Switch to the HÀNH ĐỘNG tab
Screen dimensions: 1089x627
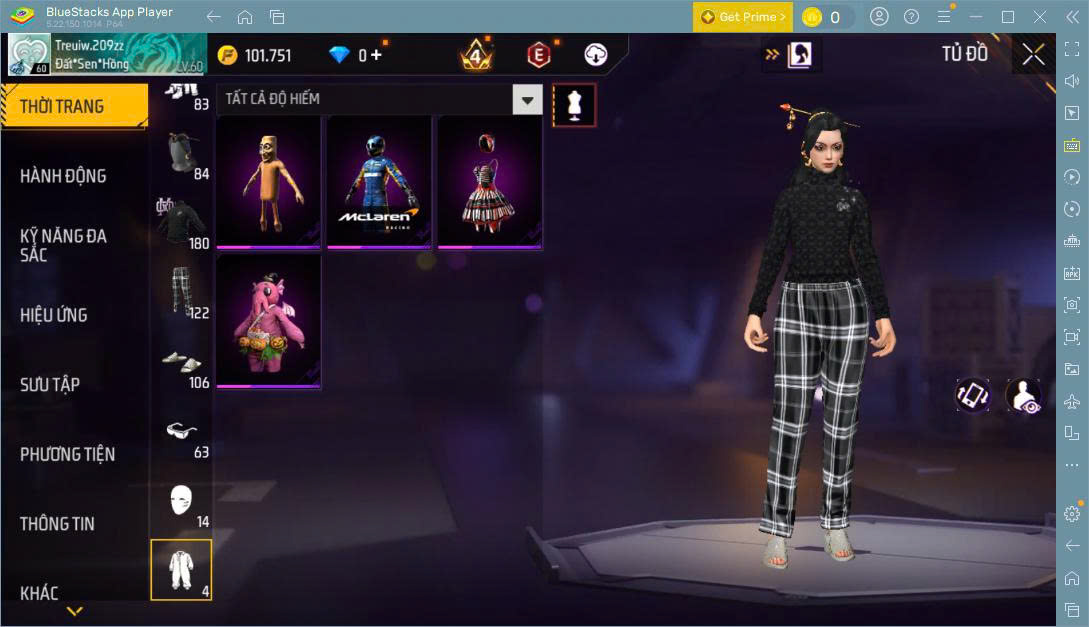click(63, 176)
